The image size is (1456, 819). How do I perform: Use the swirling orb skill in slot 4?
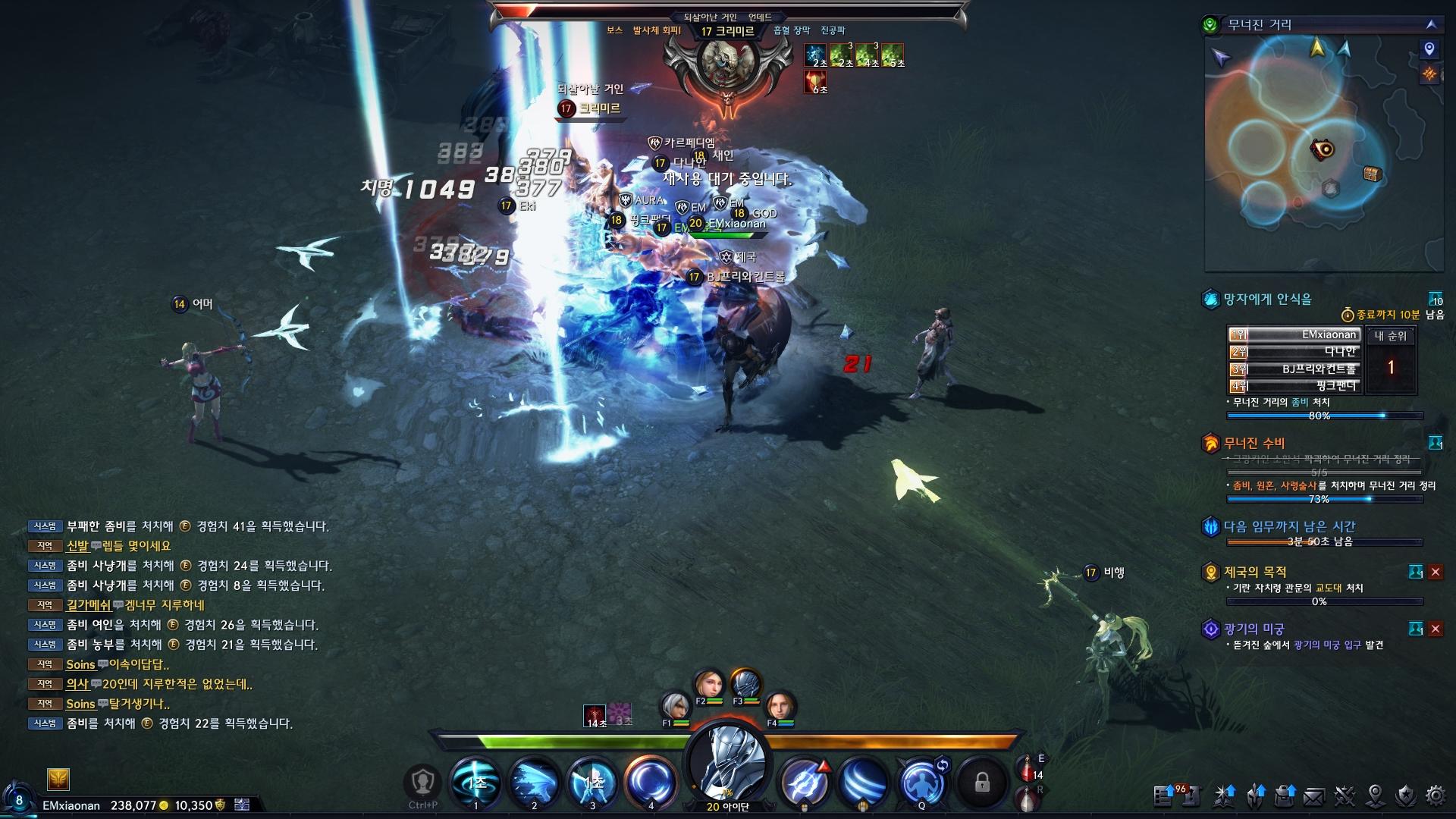(650, 782)
